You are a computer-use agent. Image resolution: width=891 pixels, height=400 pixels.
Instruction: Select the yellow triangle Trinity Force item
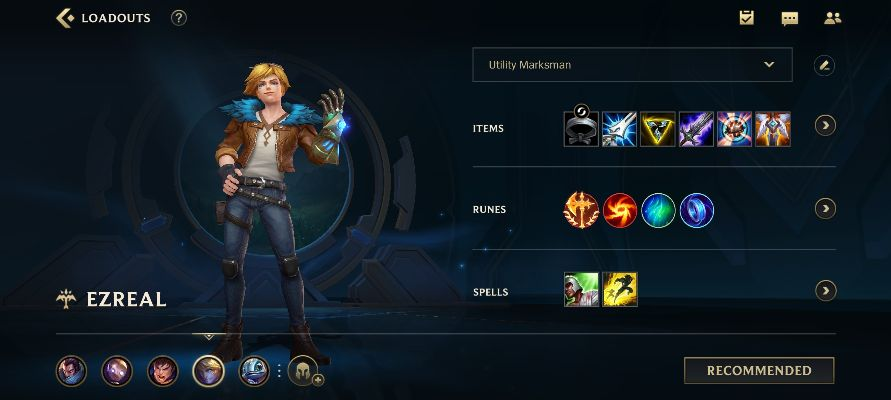[657, 128]
